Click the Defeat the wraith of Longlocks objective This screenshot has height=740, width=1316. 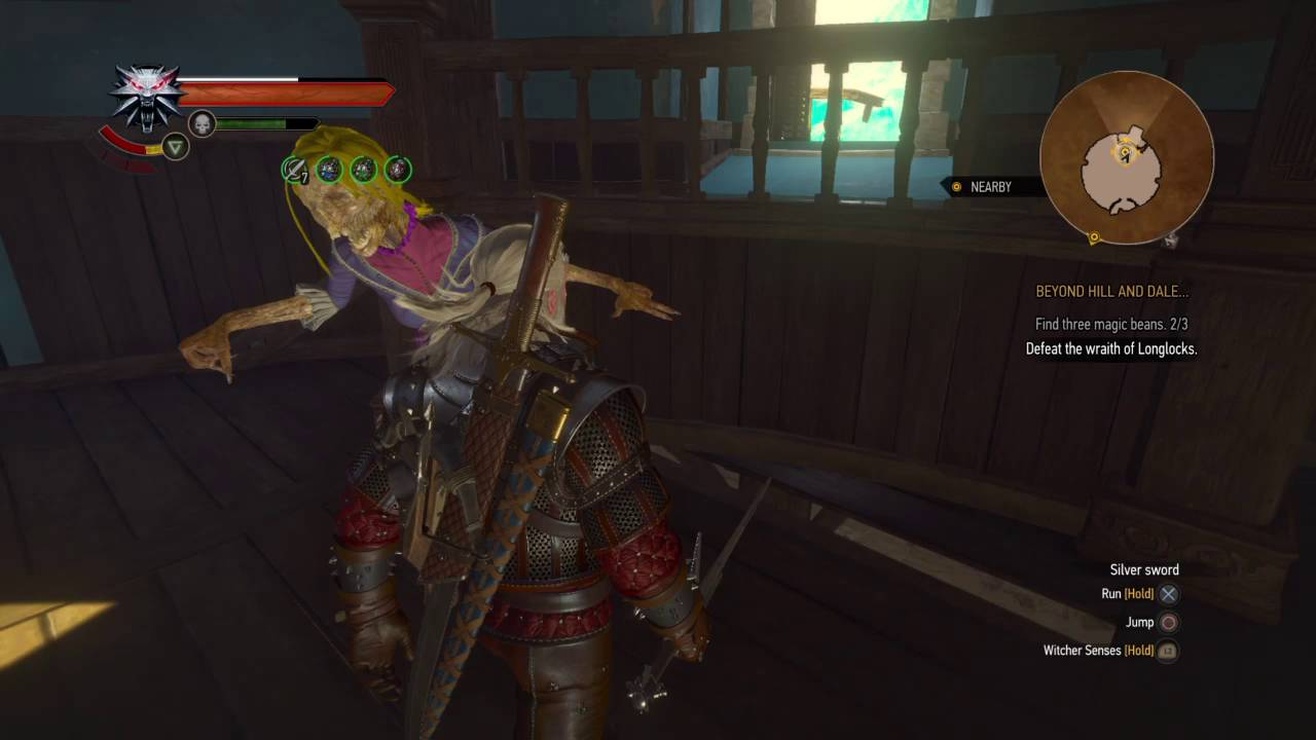pyautogui.click(x=1111, y=349)
